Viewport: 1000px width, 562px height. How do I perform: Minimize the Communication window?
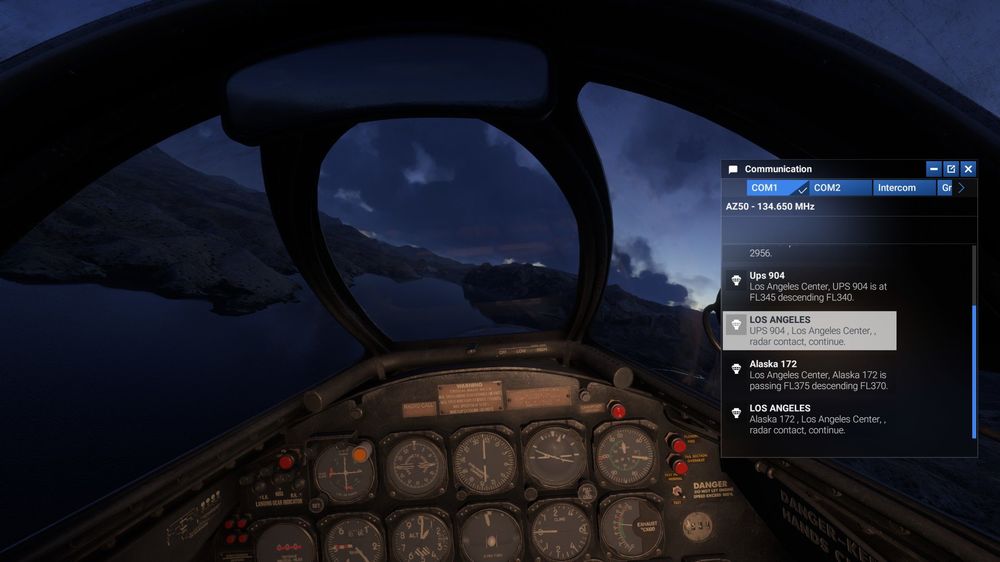click(x=934, y=169)
